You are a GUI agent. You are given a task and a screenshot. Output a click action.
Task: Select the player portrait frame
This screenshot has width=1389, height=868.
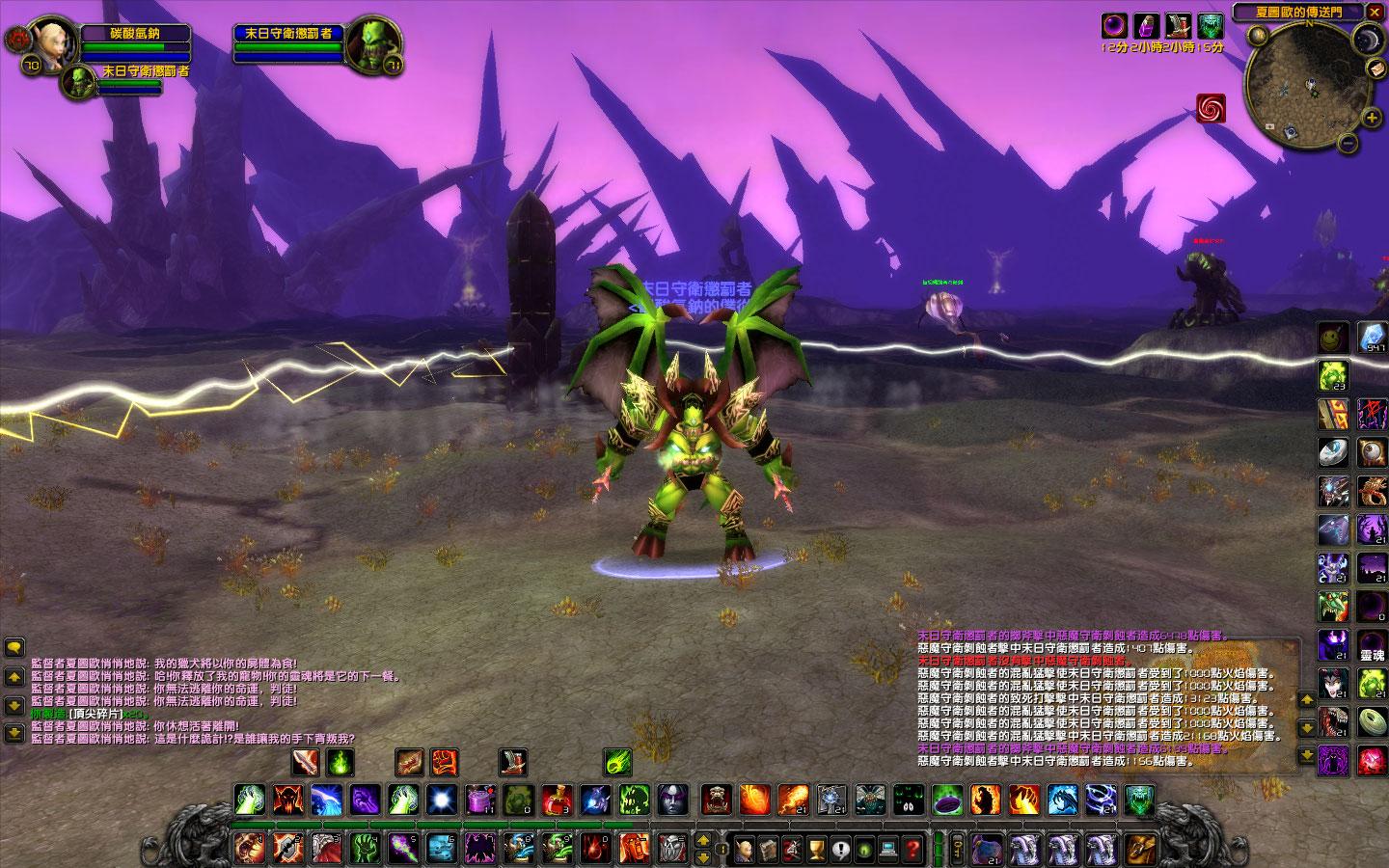tap(48, 43)
